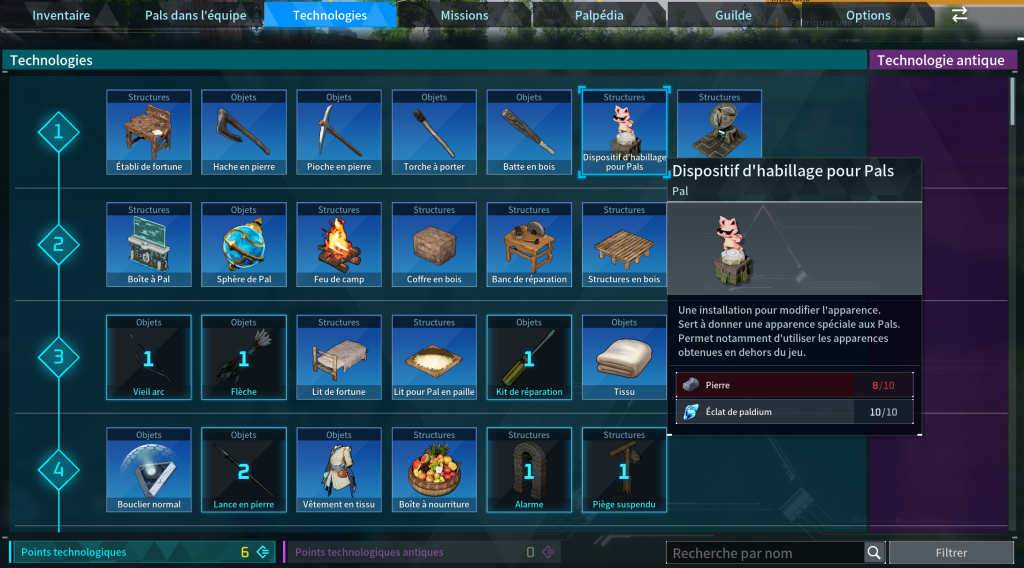Viewport: 1024px width, 568px height.
Task: Choose the Hache en pierre technology
Action: (244, 132)
